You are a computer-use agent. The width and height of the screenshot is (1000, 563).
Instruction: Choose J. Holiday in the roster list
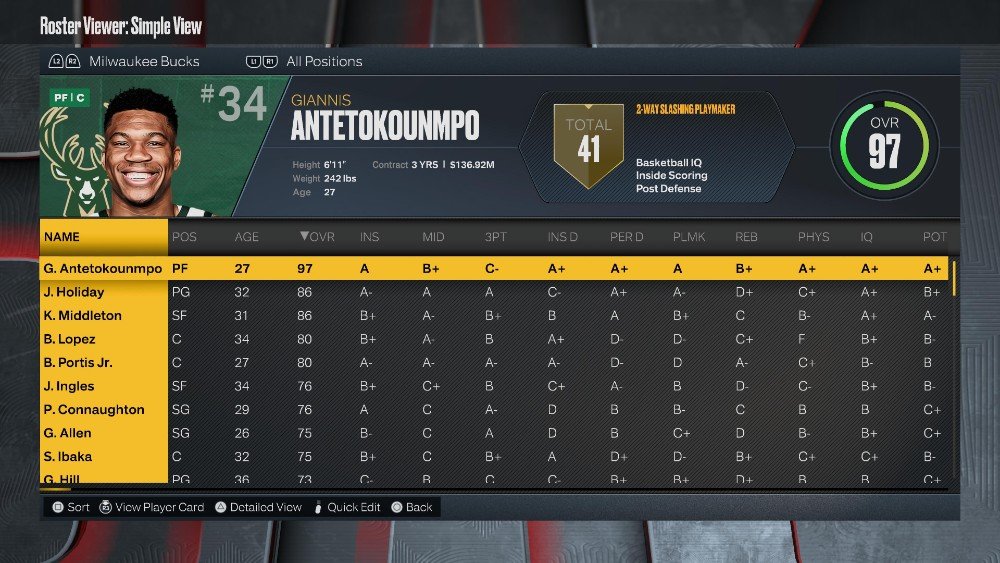point(73,292)
